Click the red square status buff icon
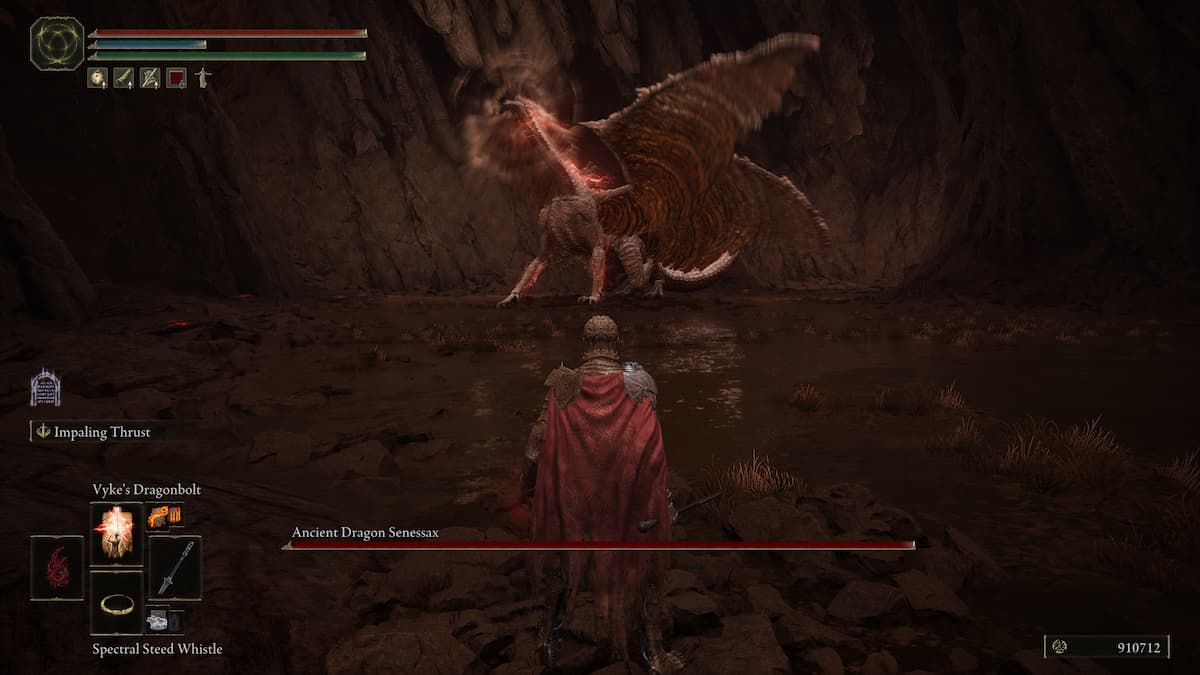The width and height of the screenshot is (1200, 675). (176, 78)
